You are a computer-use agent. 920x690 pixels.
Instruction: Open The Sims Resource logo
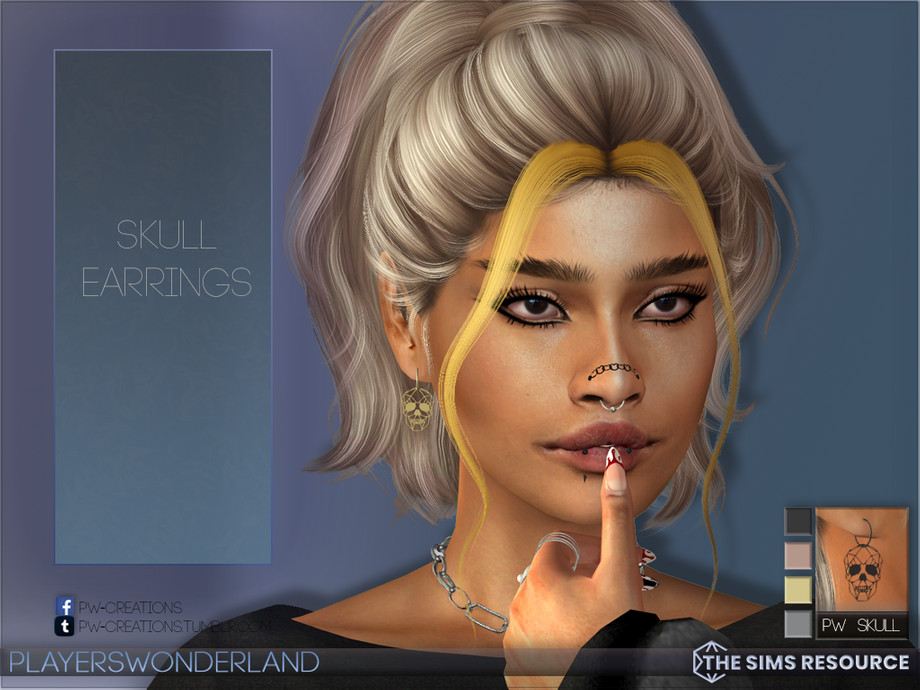click(801, 661)
